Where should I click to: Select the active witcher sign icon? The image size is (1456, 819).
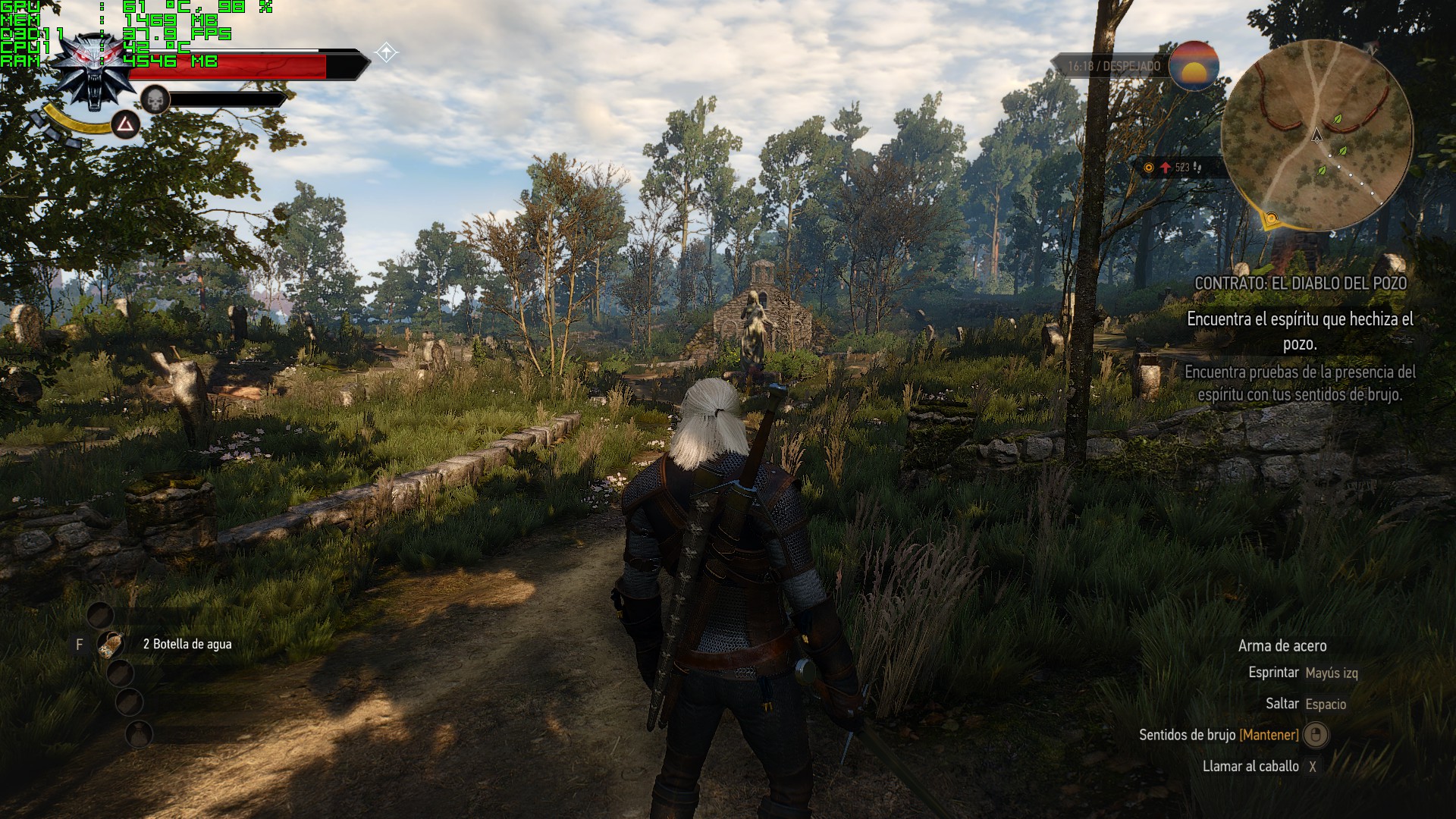(125, 124)
